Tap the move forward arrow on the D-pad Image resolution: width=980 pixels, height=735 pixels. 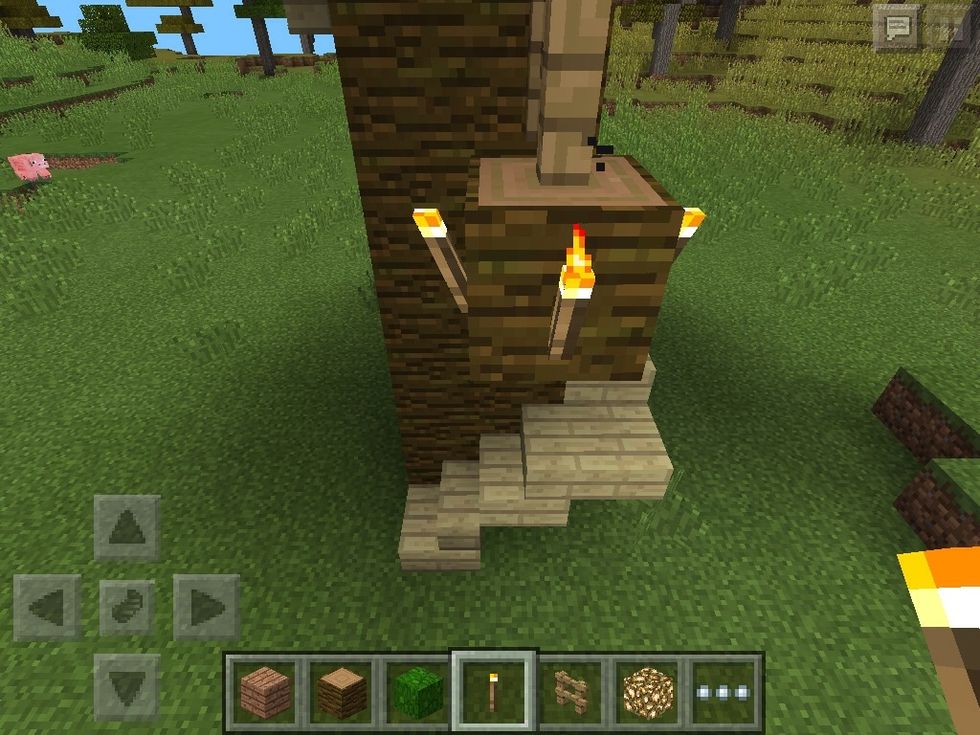127,527
